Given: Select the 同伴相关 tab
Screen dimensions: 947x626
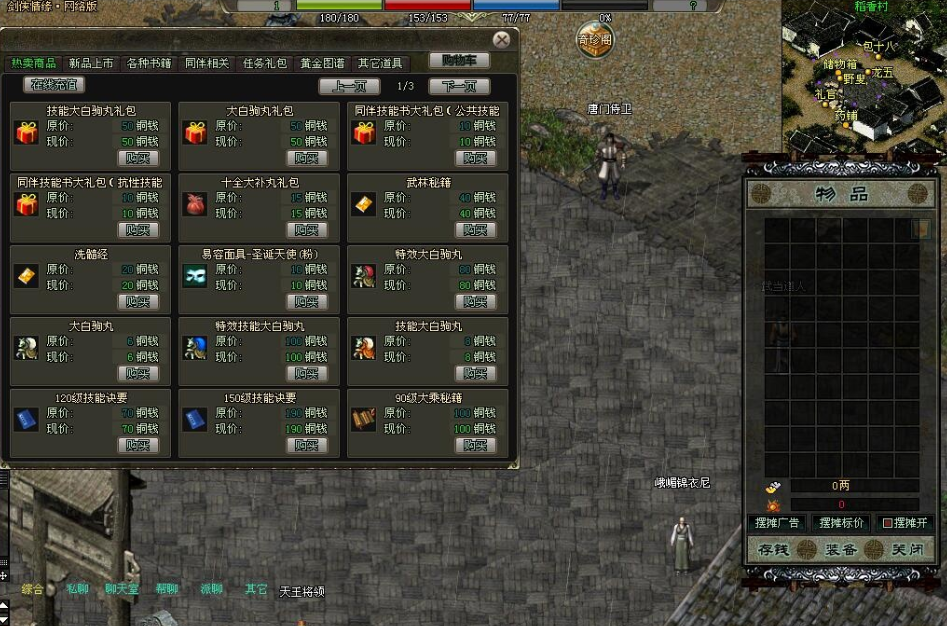Looking at the screenshot, I should tap(207, 63).
